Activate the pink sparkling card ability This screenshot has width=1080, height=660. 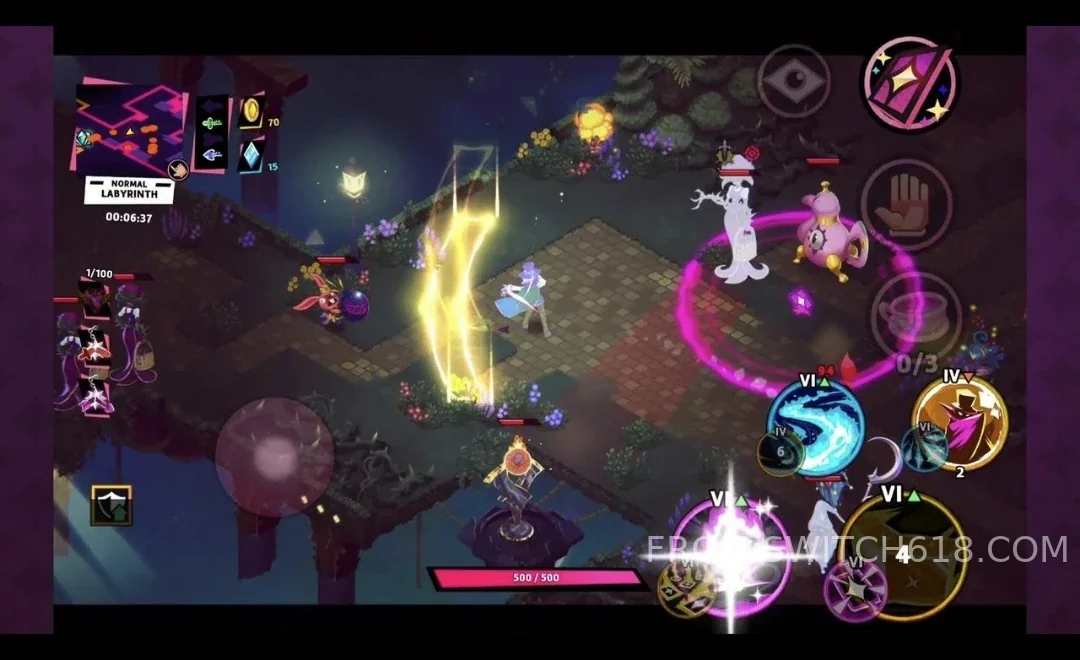909,84
